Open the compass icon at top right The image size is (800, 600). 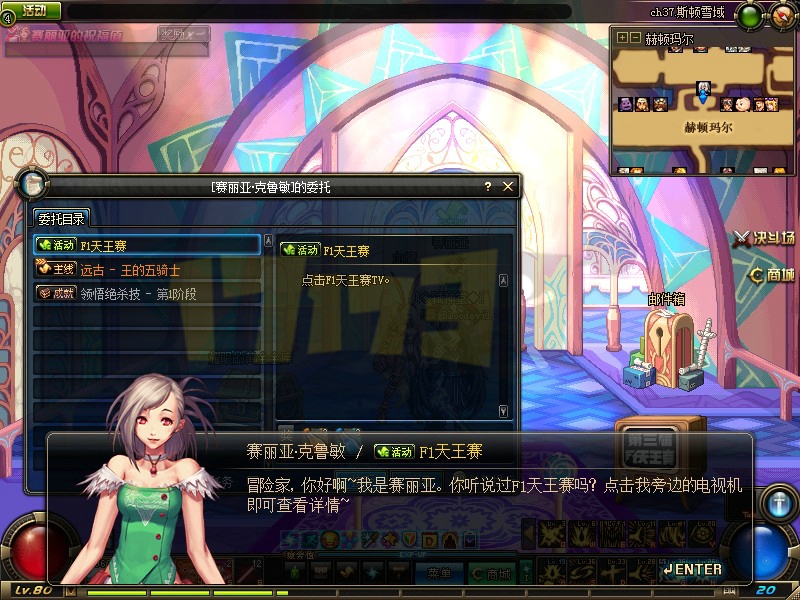782,15
